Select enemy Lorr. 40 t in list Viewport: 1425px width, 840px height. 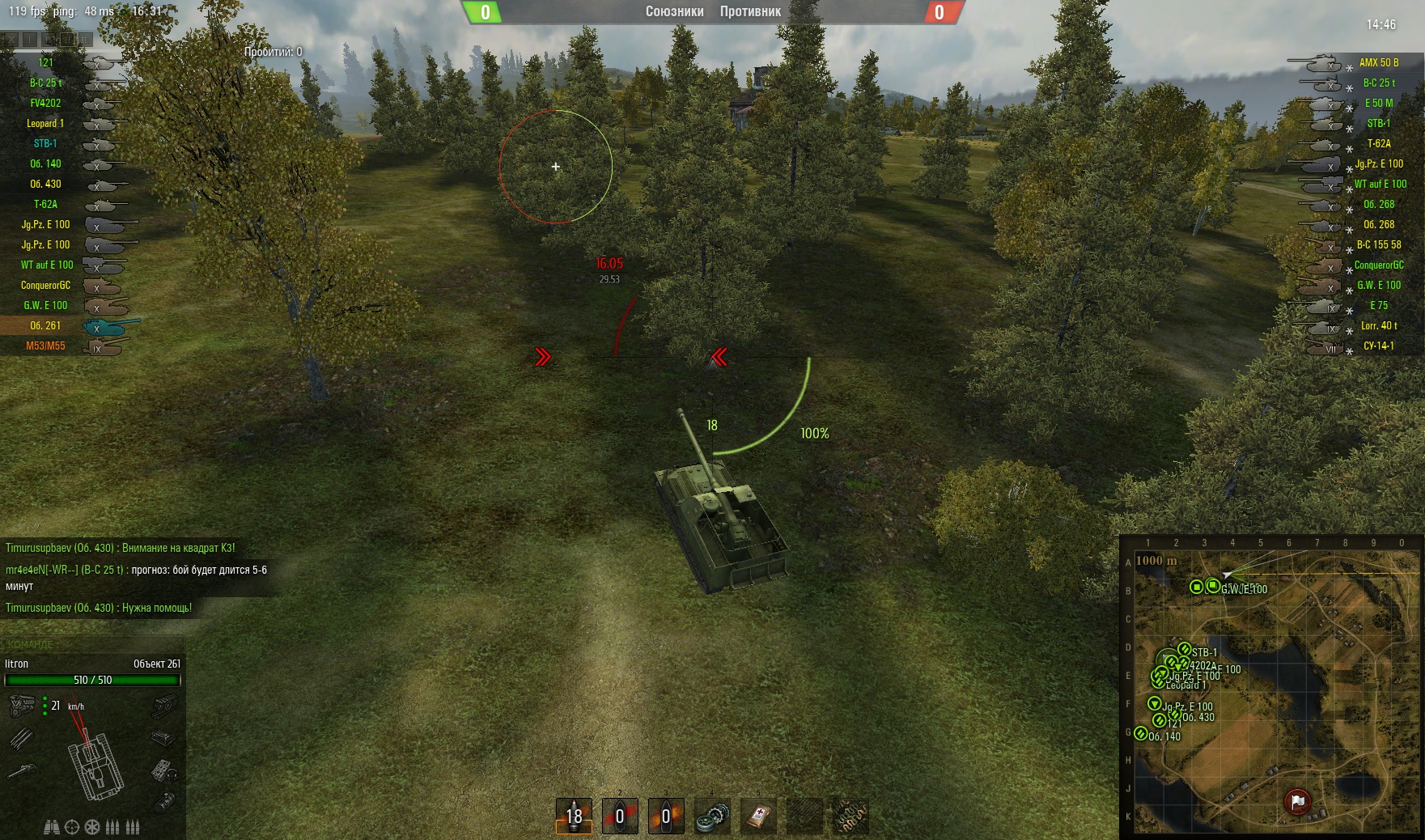click(1378, 325)
